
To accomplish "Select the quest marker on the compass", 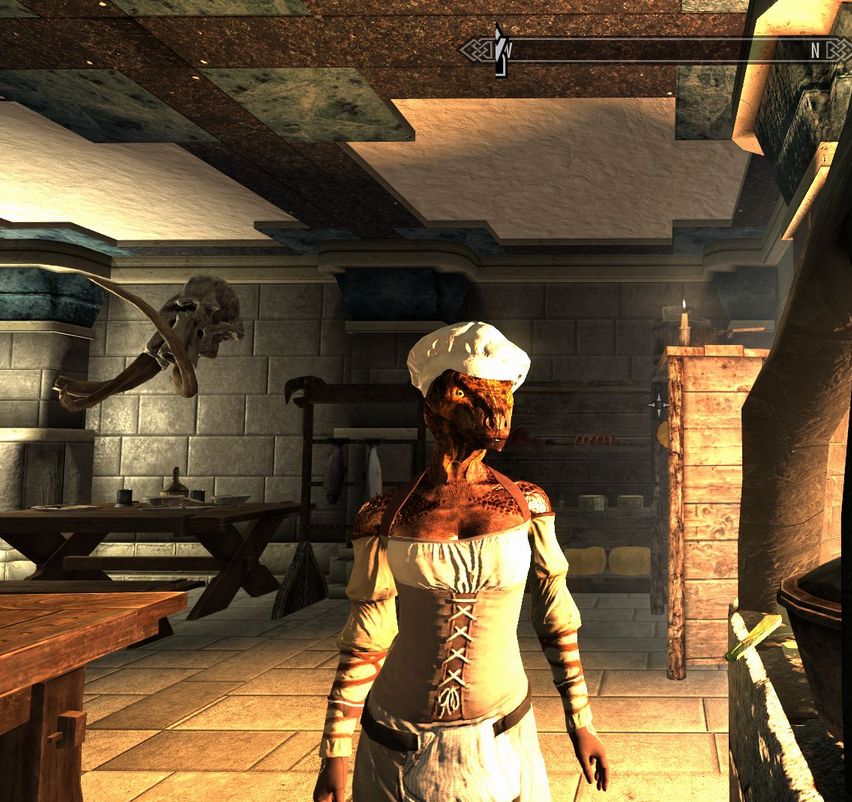I will (500, 49).
